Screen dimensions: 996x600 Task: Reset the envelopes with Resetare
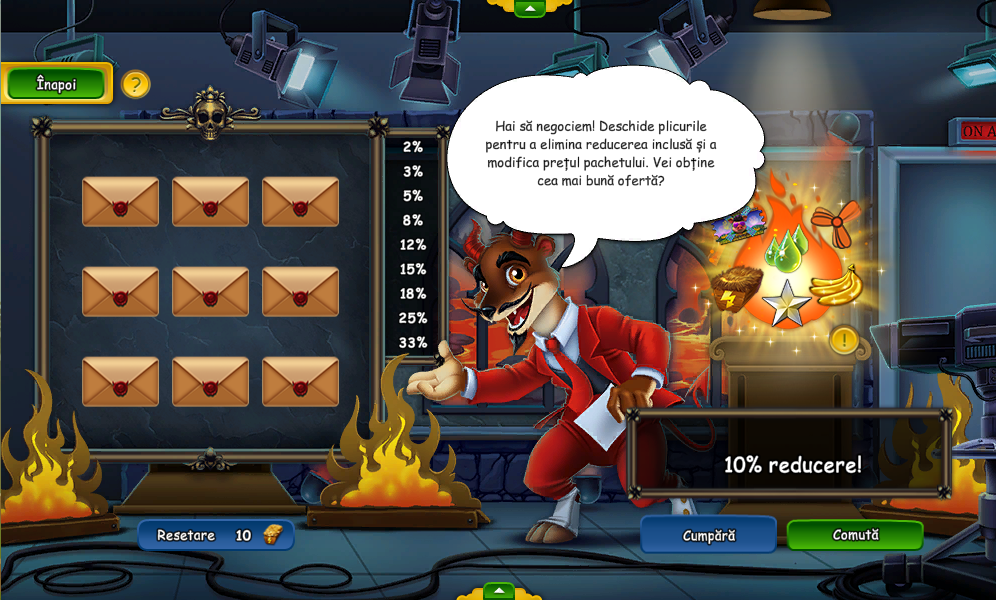point(216,535)
